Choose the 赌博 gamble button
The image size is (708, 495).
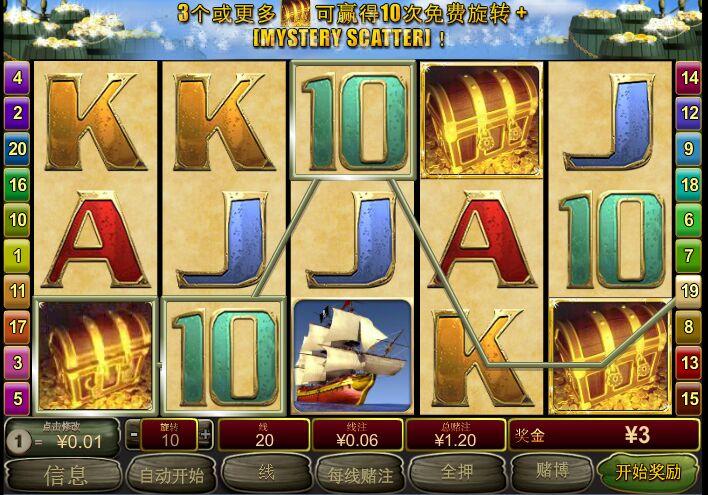(552, 473)
